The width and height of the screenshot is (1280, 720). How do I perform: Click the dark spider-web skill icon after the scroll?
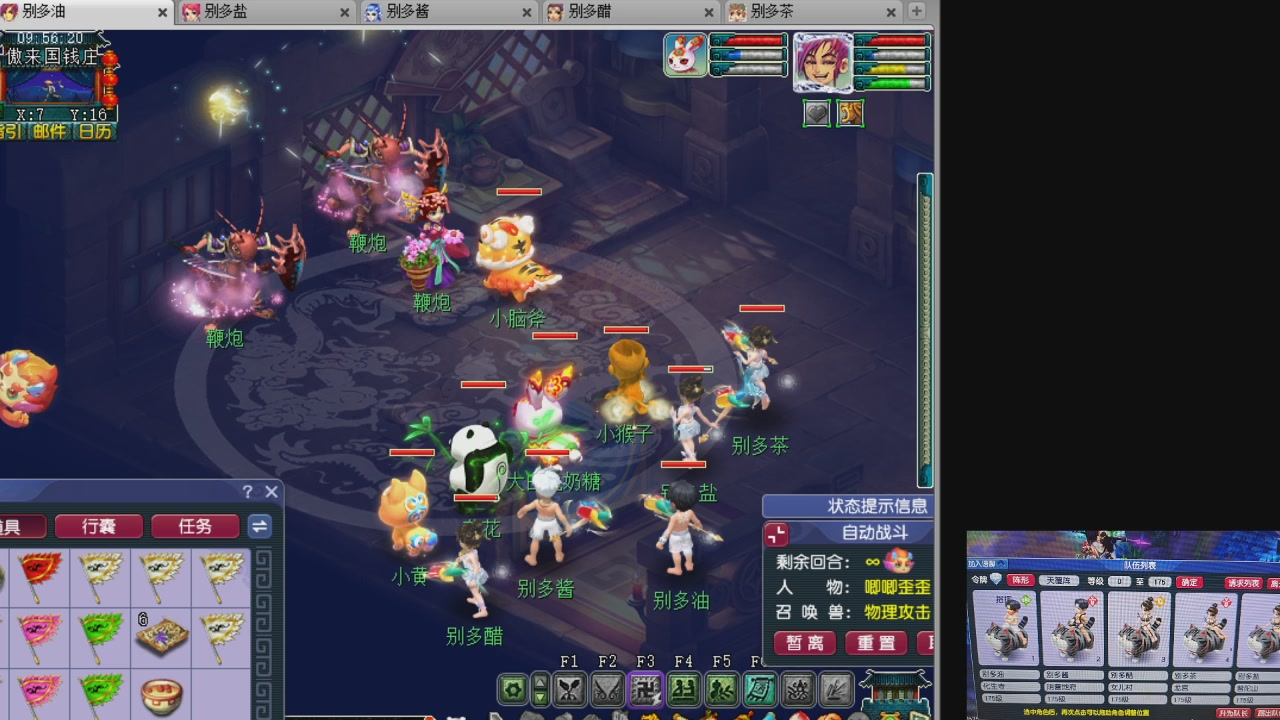pyautogui.click(x=798, y=689)
